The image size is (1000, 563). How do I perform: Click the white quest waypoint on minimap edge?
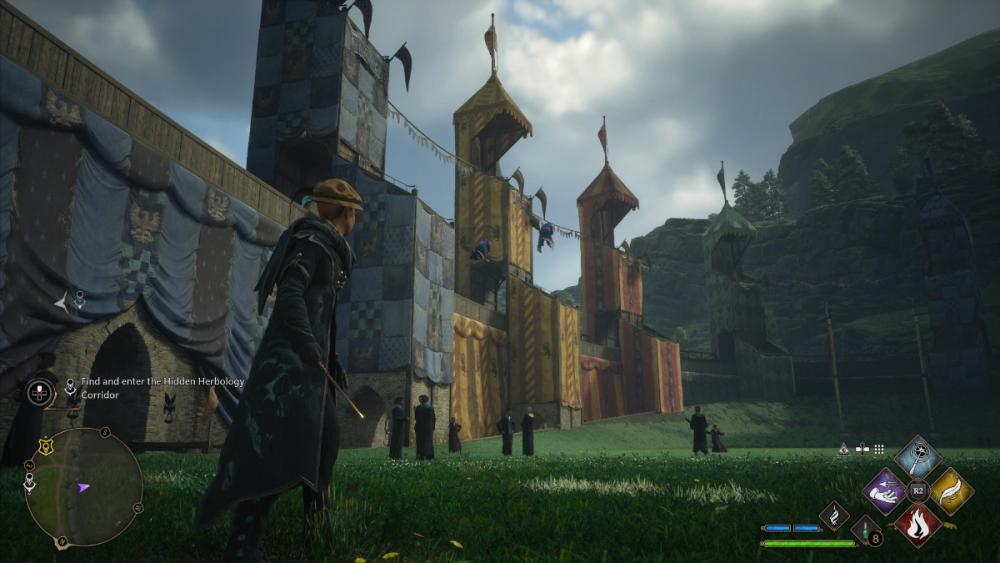pos(30,482)
